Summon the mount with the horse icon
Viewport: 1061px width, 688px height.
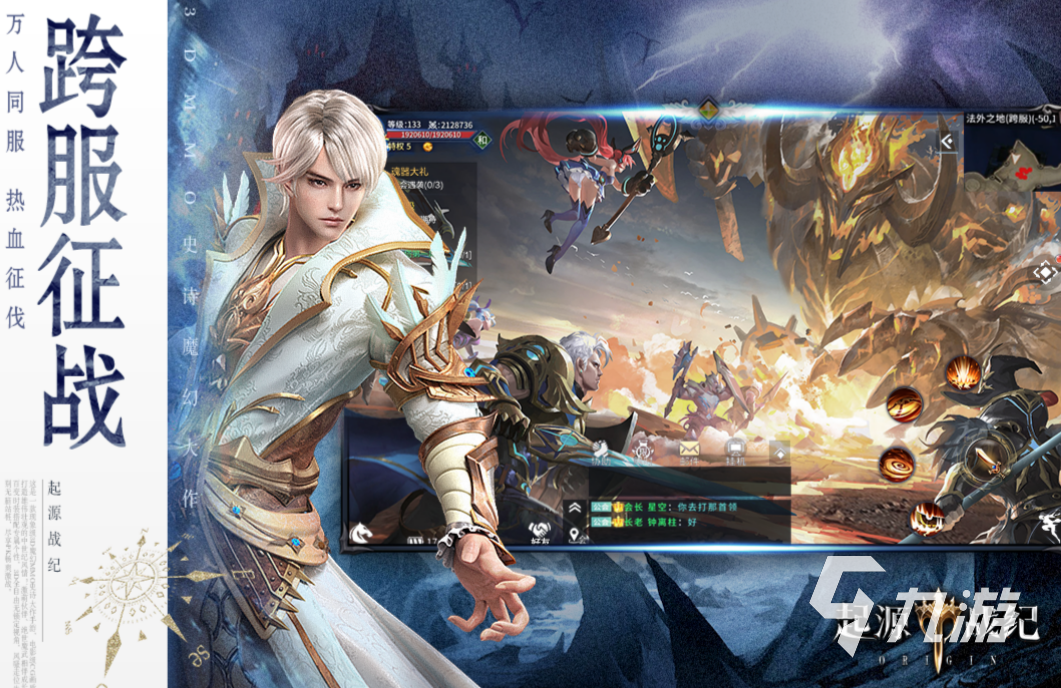click(360, 533)
